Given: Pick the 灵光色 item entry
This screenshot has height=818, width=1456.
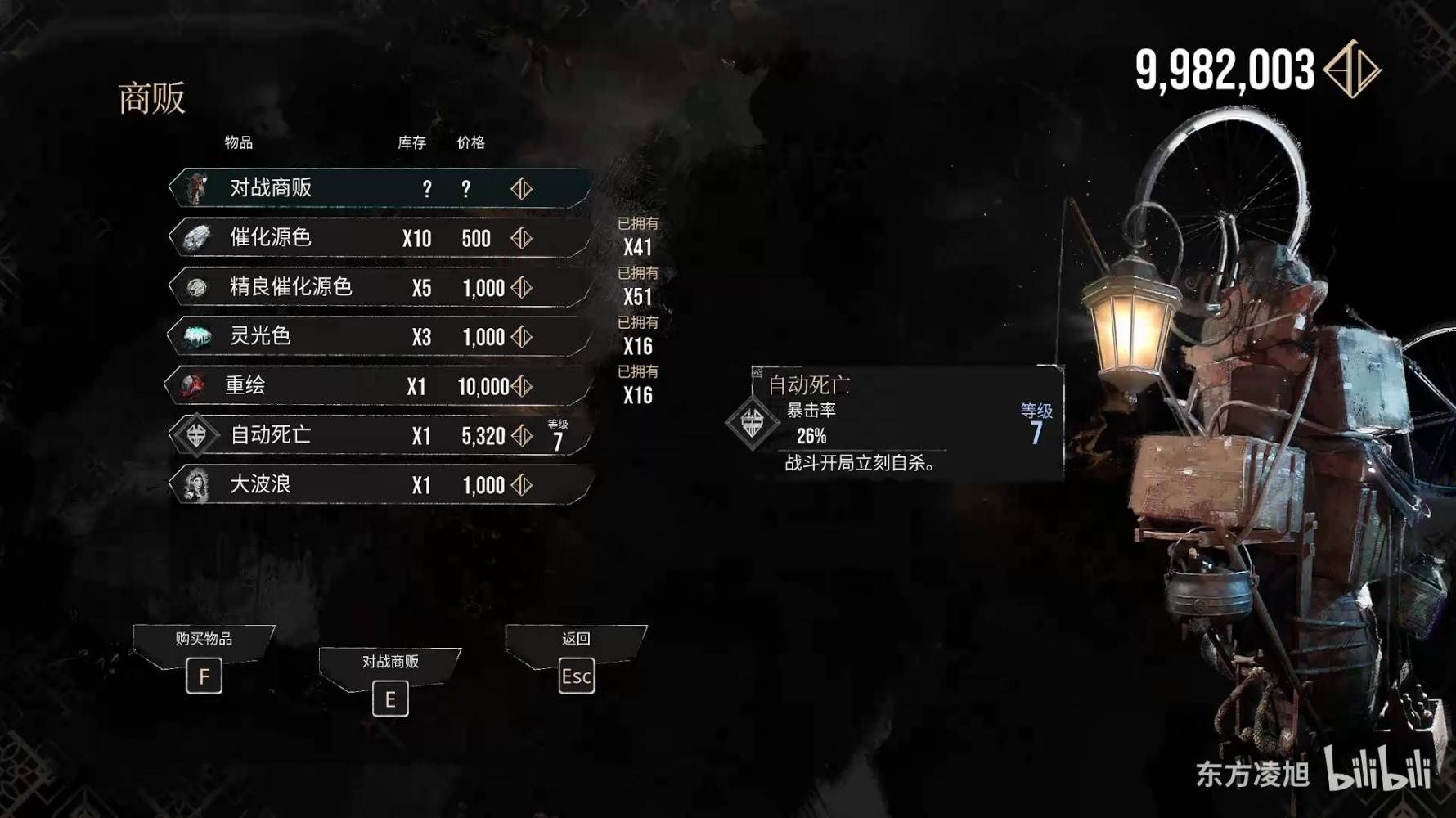Looking at the screenshot, I should [380, 336].
